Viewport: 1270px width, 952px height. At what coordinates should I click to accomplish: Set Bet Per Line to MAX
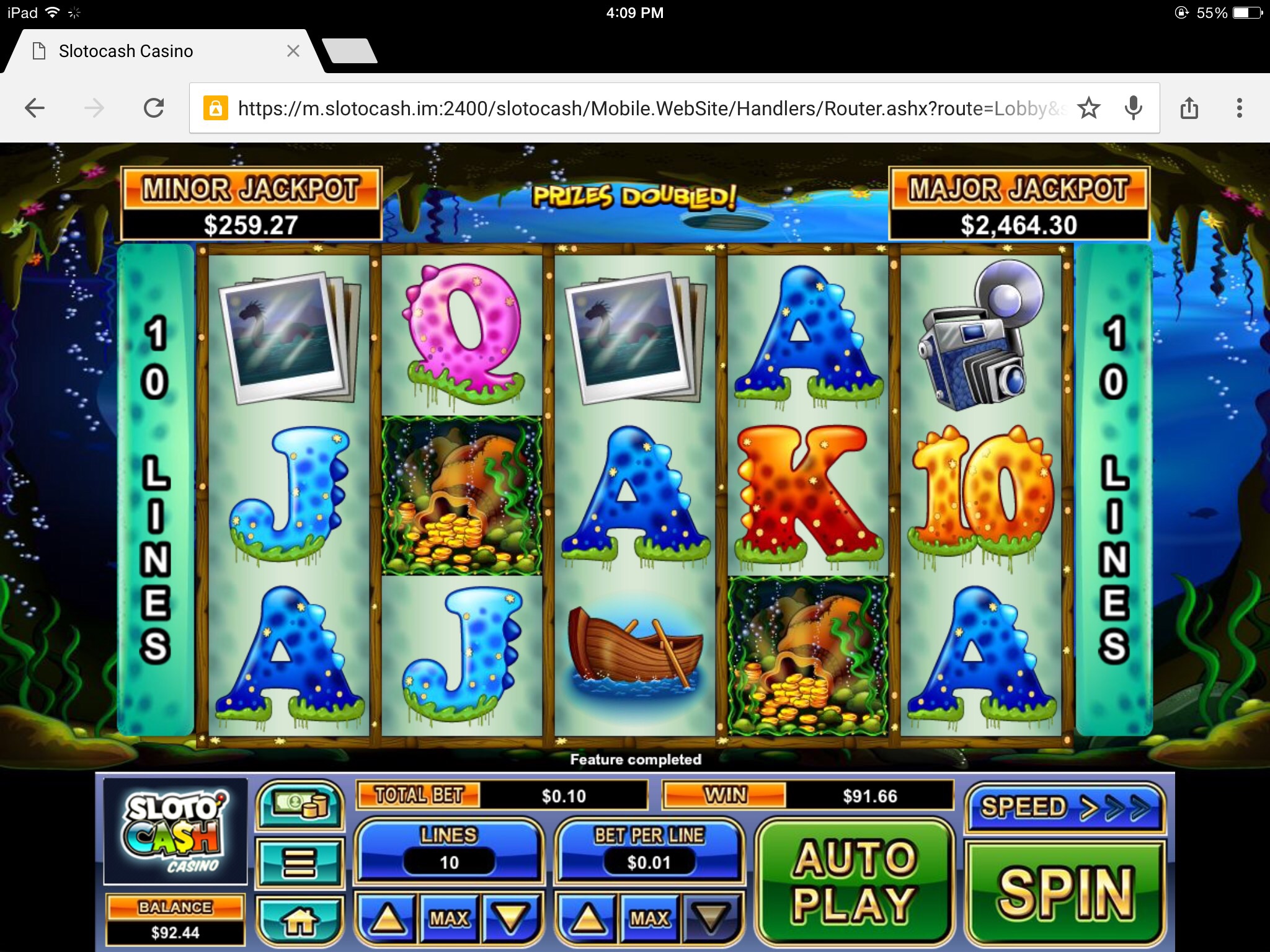[649, 918]
